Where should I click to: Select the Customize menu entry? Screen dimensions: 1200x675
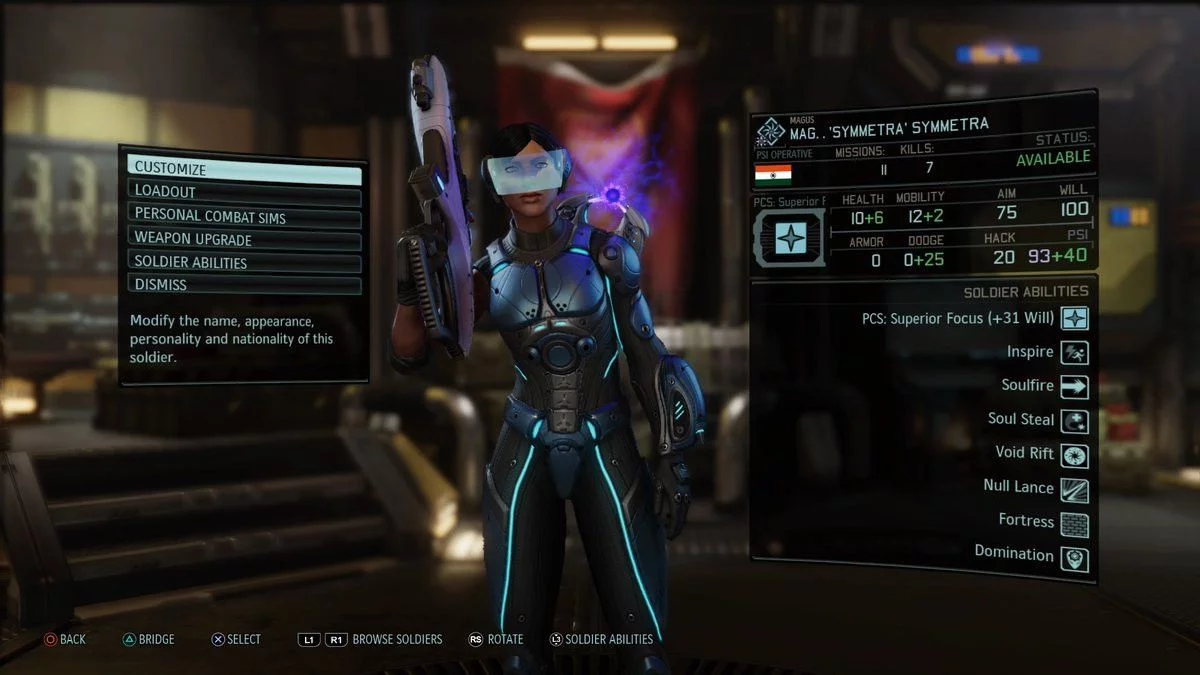pyautogui.click(x=244, y=169)
